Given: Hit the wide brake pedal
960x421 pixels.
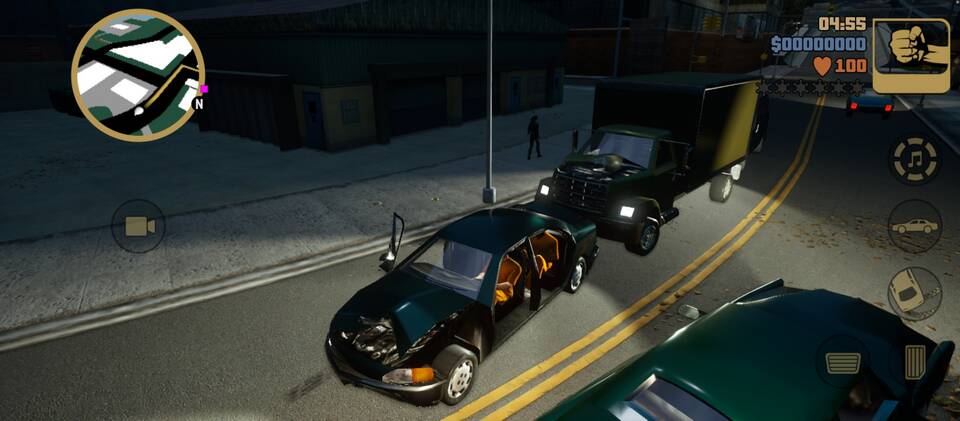Looking at the screenshot, I should 843,361.
